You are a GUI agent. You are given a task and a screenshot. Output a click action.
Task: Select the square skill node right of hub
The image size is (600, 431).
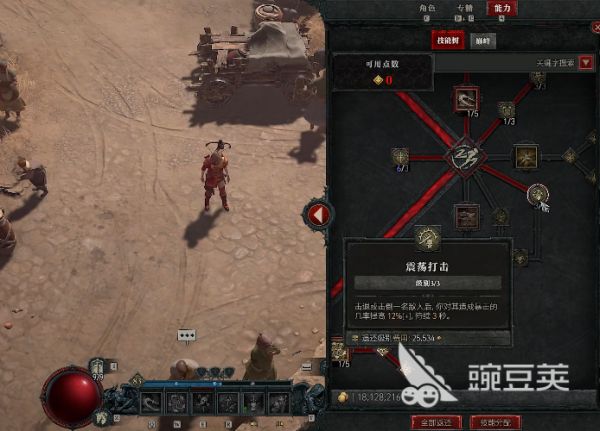point(526,156)
